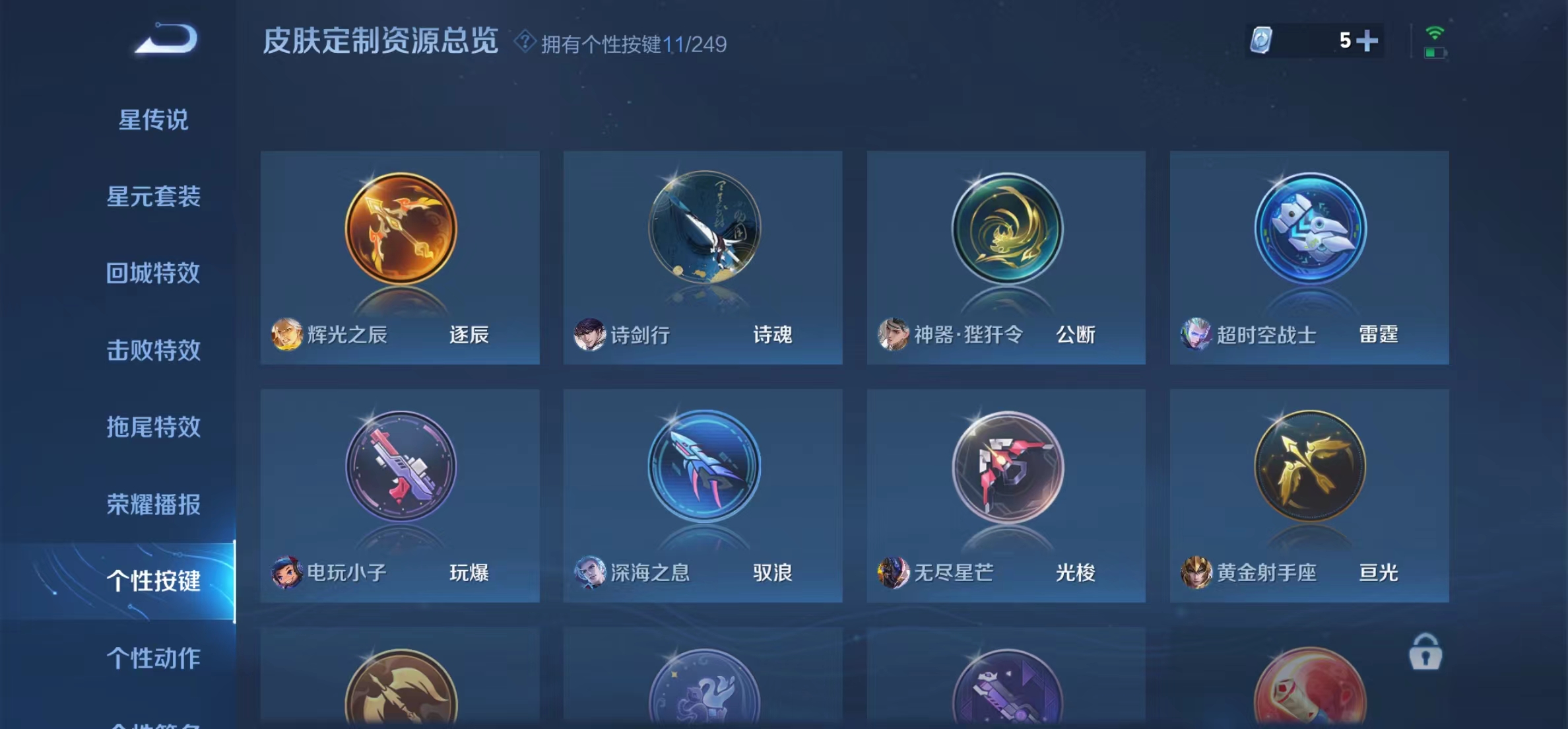The image size is (1568, 729).
Task: Click the 神器·狴狂令 公断 golden seal icon
Action: 1003,231
